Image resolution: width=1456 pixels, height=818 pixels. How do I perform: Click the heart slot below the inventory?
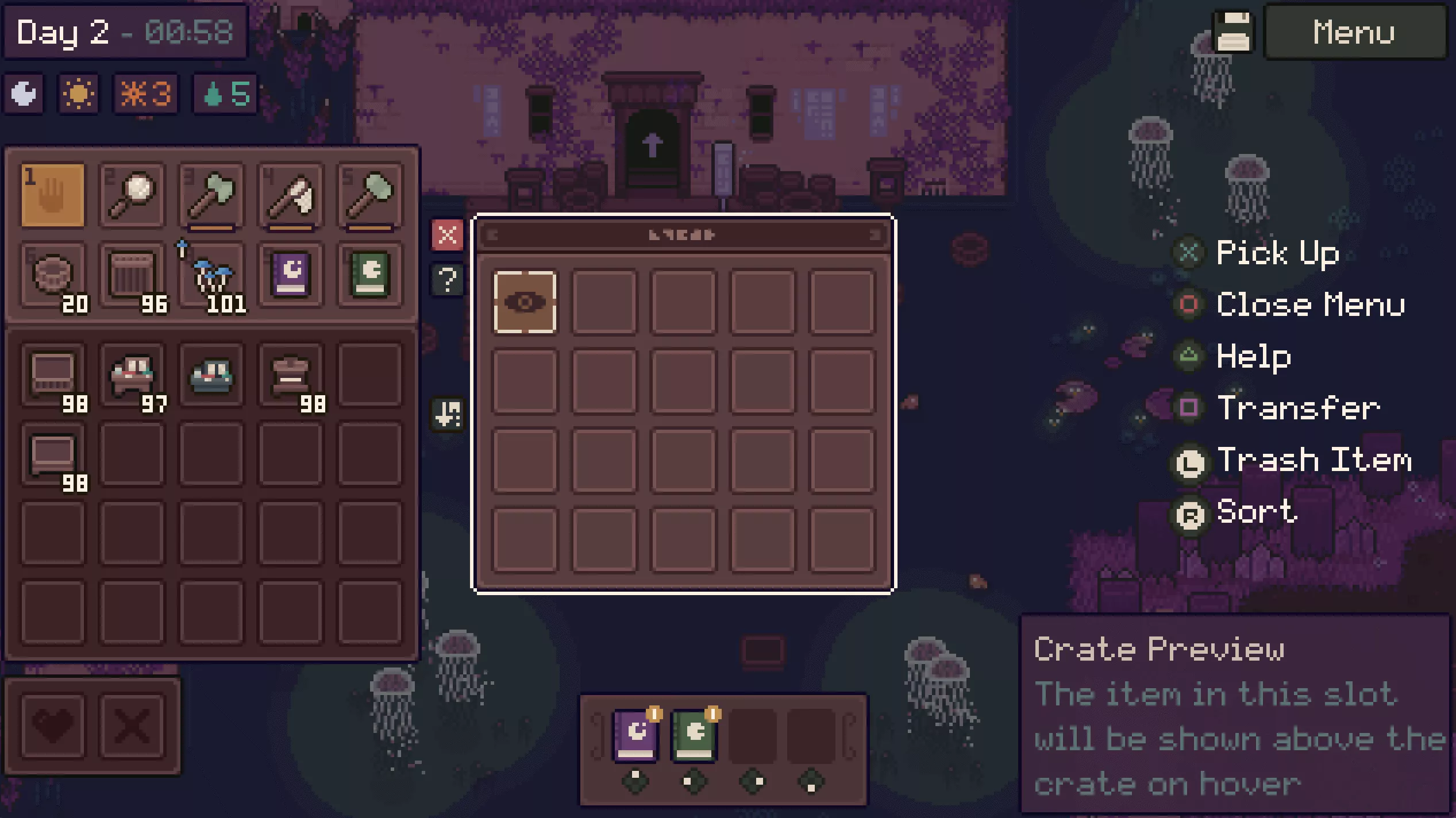click(x=53, y=726)
